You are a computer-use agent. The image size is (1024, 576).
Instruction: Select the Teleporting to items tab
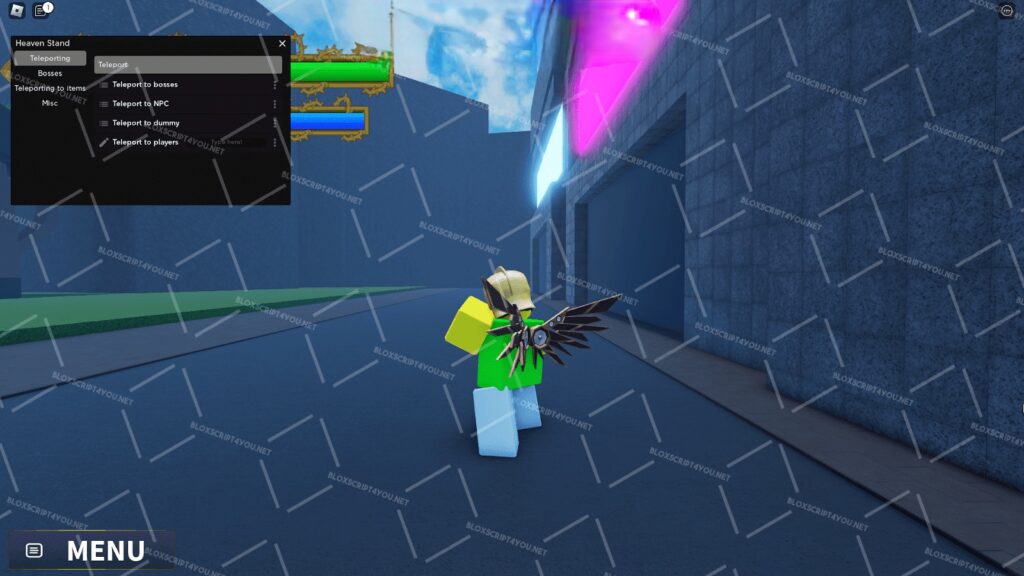(x=50, y=88)
